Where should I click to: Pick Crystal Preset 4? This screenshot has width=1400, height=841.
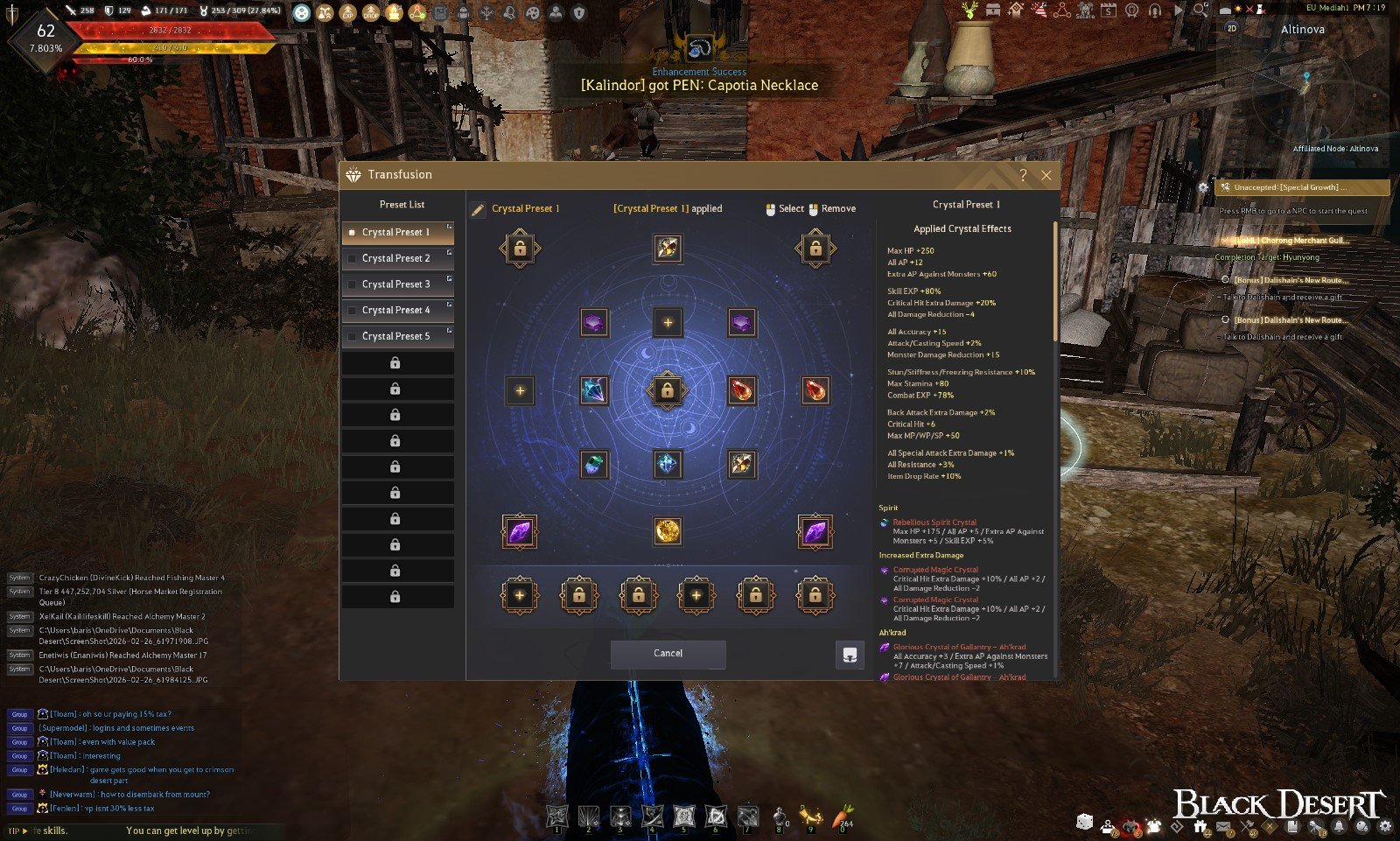[x=396, y=311]
